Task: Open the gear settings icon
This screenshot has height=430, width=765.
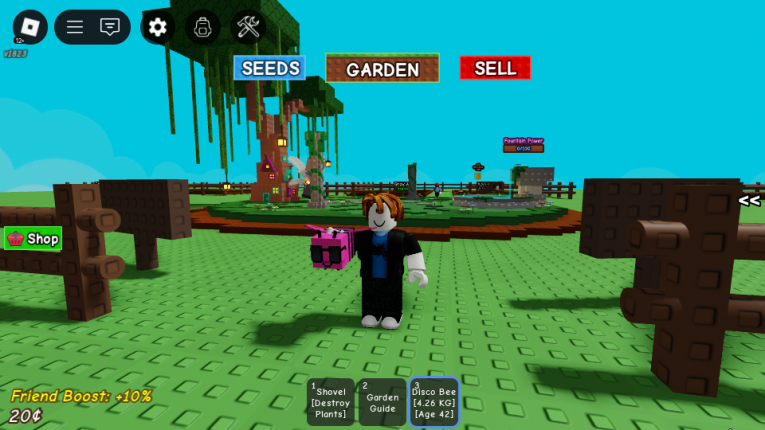Action: tap(158, 27)
